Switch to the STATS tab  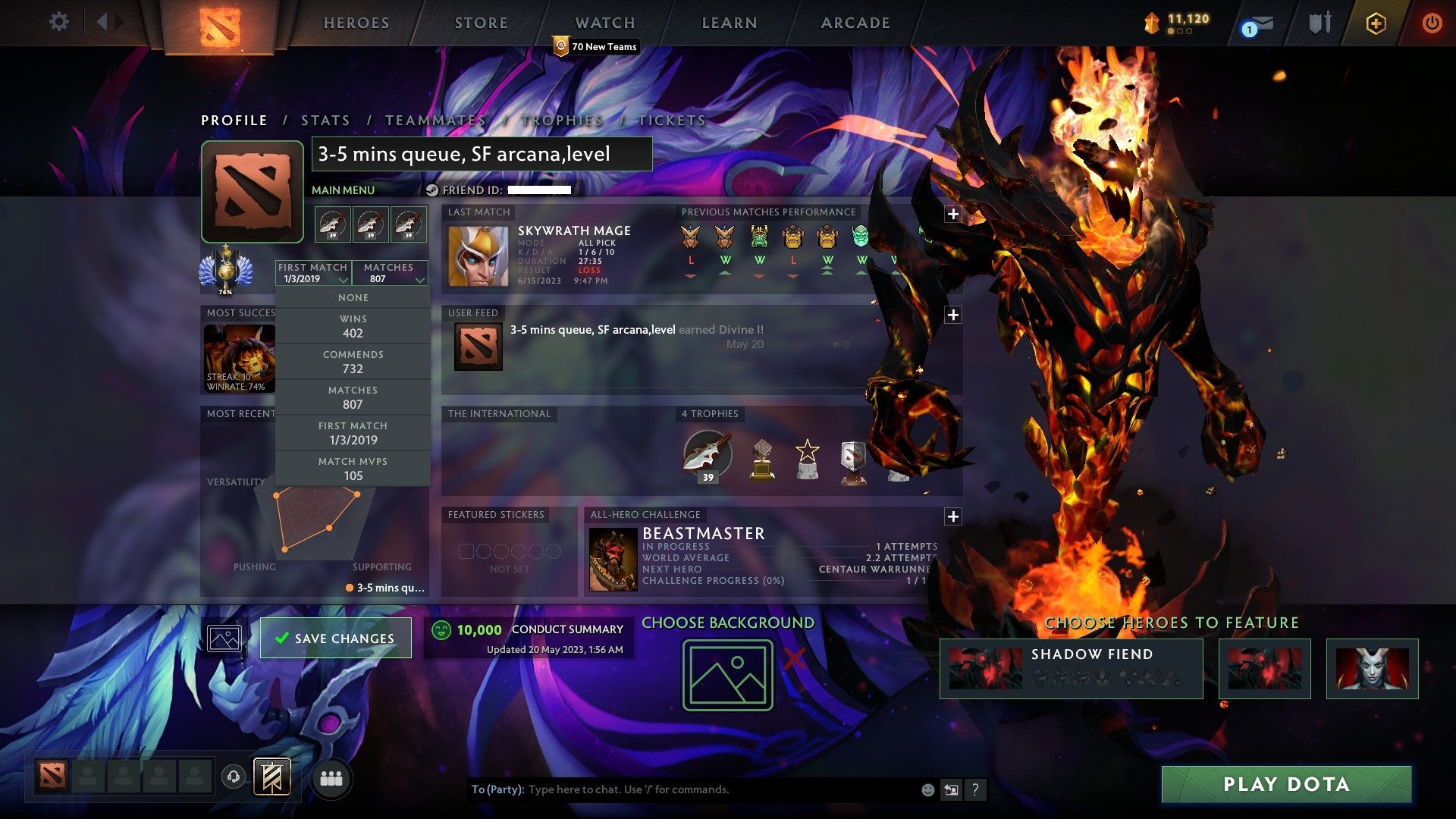point(325,120)
